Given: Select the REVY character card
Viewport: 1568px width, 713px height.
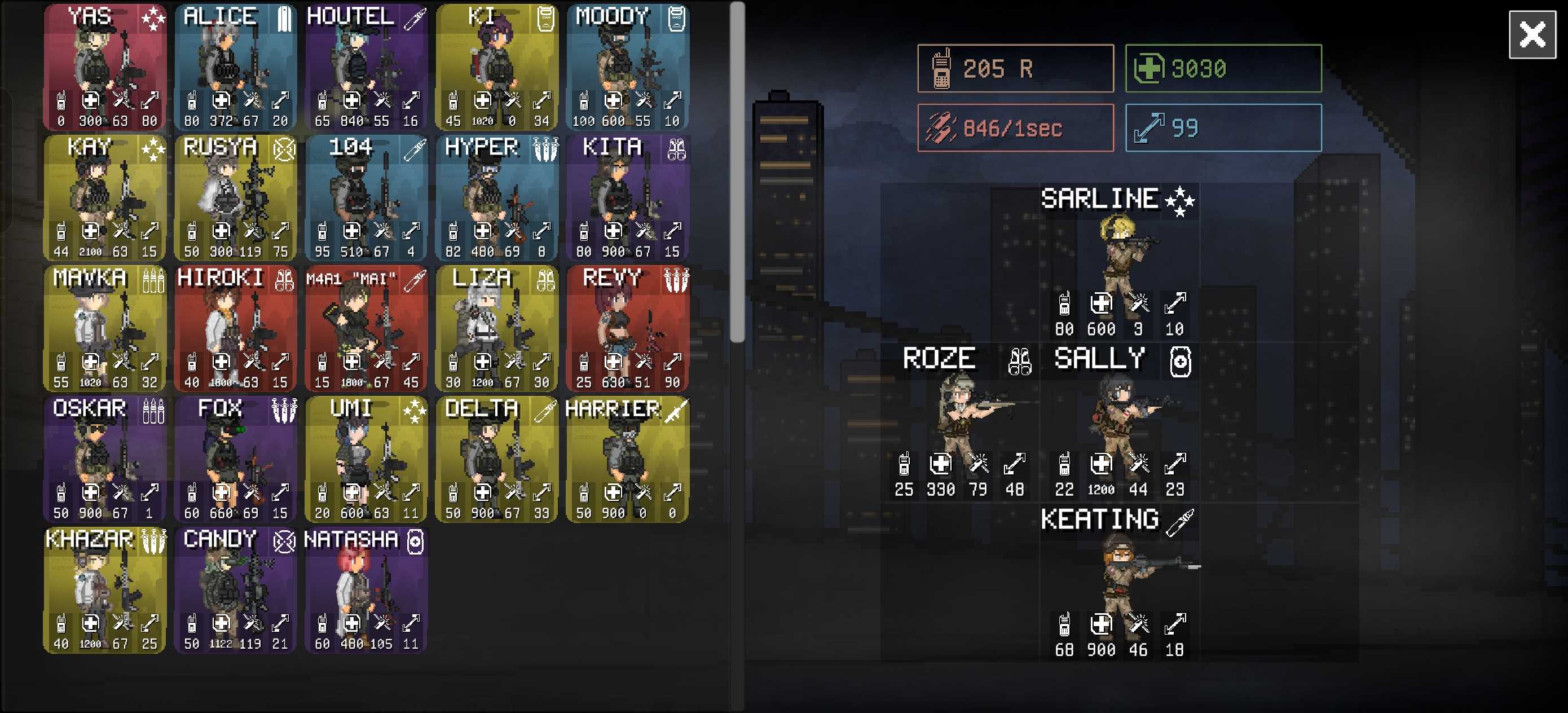Looking at the screenshot, I should tap(628, 329).
